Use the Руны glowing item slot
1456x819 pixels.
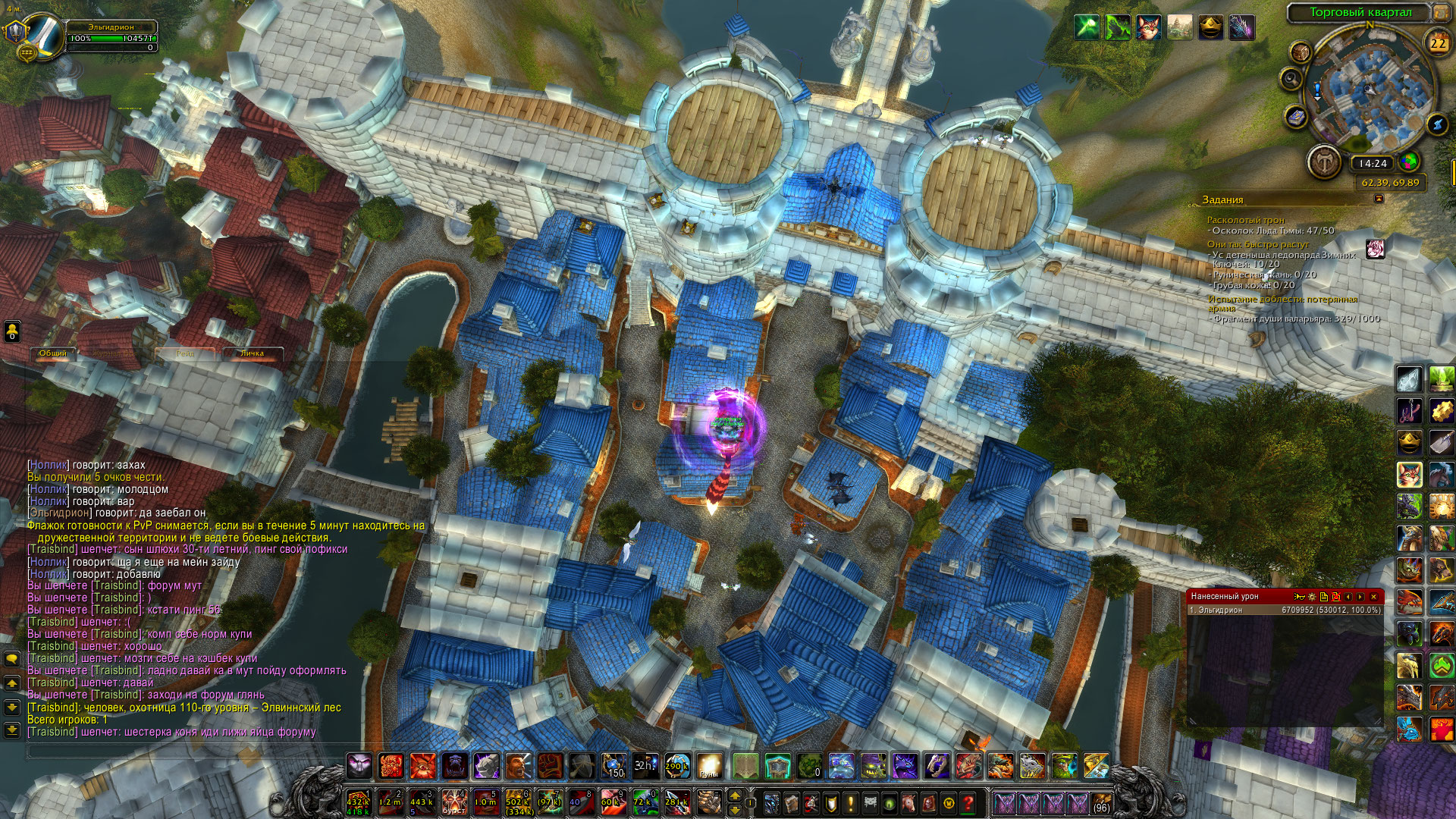coord(710,766)
